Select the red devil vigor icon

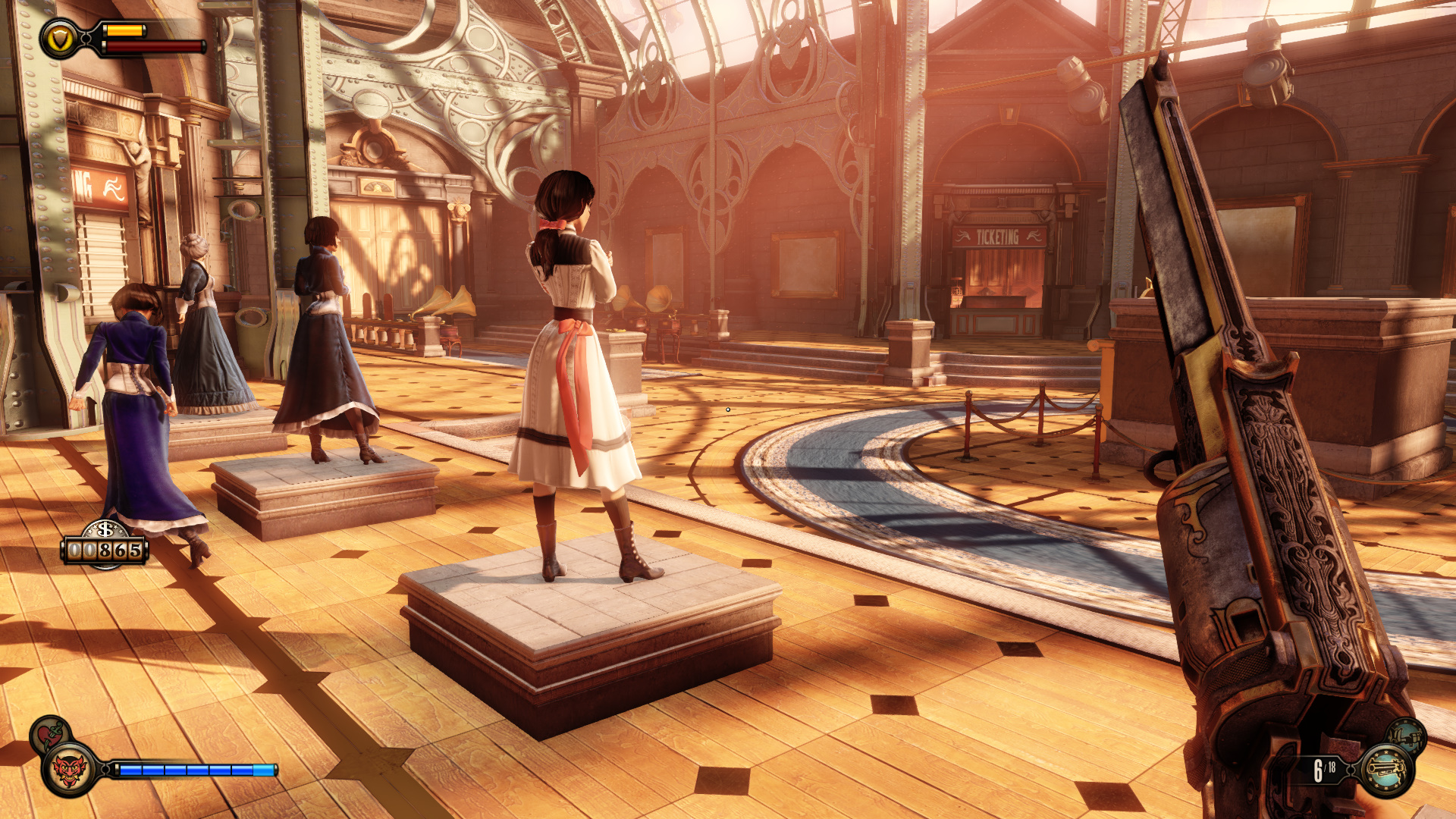[x=68, y=771]
